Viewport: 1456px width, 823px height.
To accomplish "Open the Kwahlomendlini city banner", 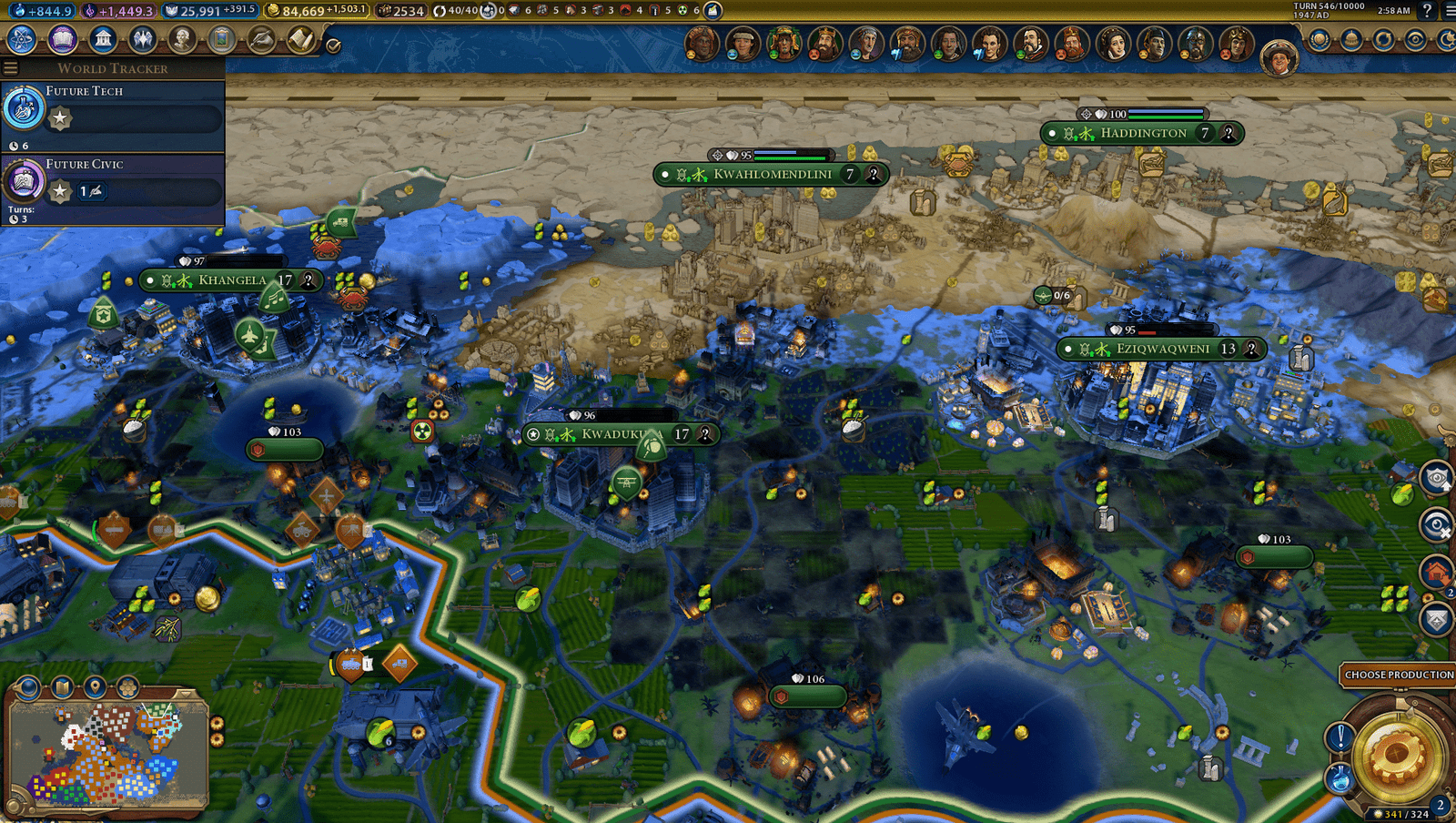I will pyautogui.click(x=772, y=174).
